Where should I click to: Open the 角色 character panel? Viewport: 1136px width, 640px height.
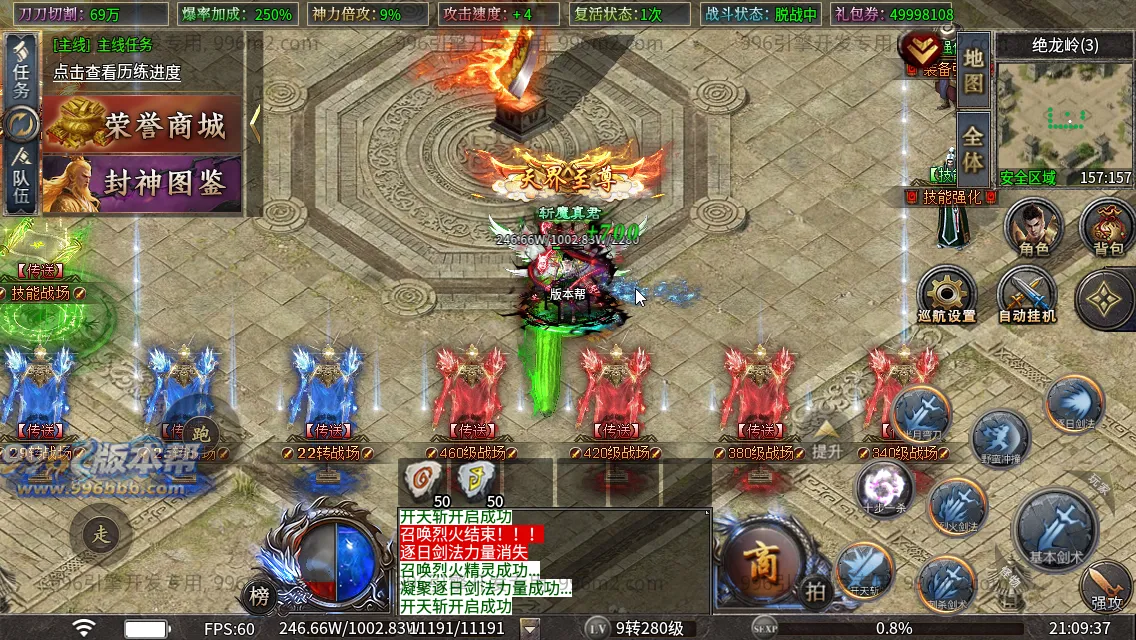click(1034, 228)
